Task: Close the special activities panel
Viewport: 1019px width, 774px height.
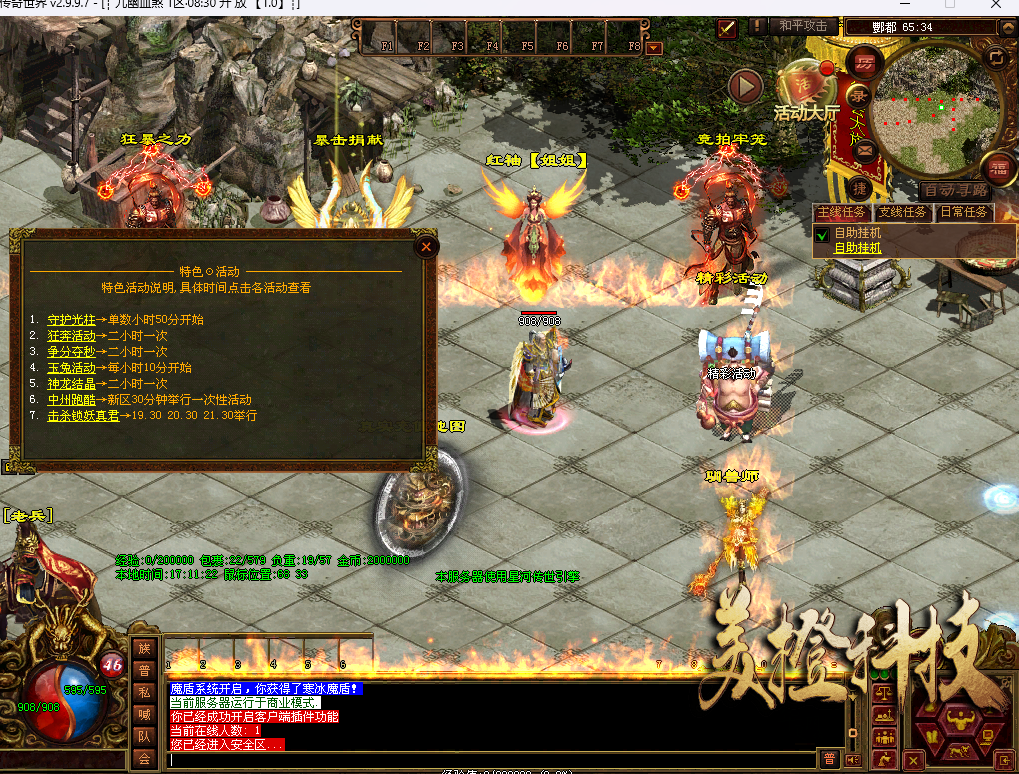Action: pos(426,246)
